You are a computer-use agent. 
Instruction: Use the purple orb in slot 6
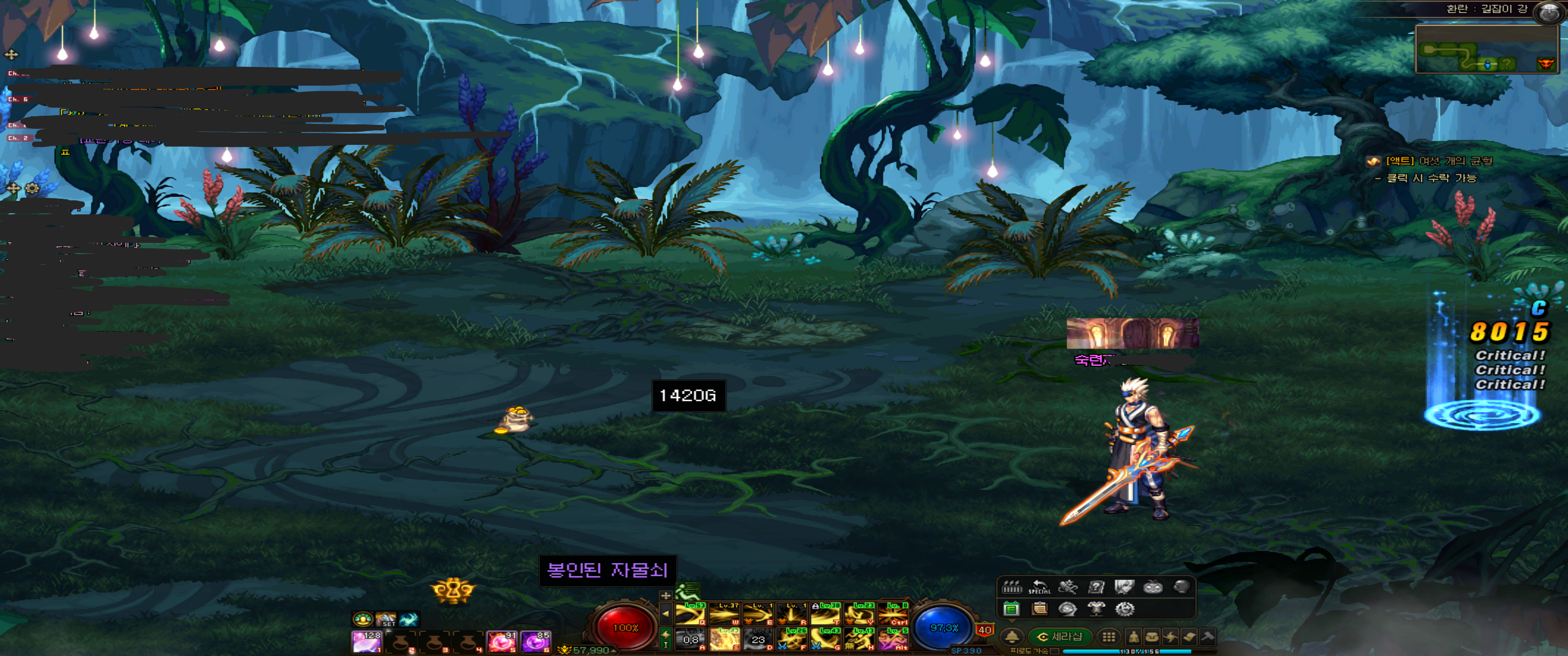pos(535,641)
